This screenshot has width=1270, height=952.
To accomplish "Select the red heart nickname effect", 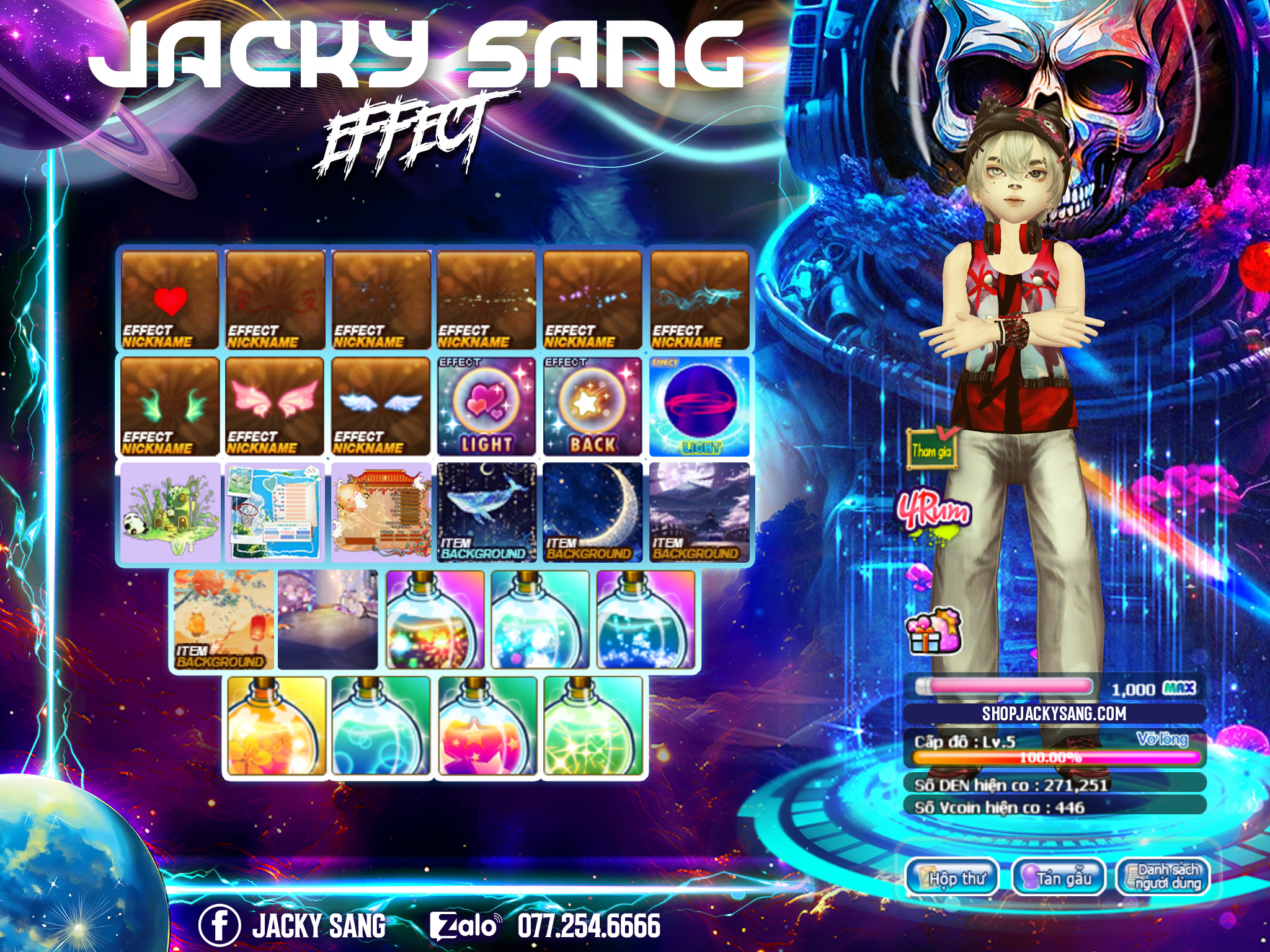I will pyautogui.click(x=169, y=300).
